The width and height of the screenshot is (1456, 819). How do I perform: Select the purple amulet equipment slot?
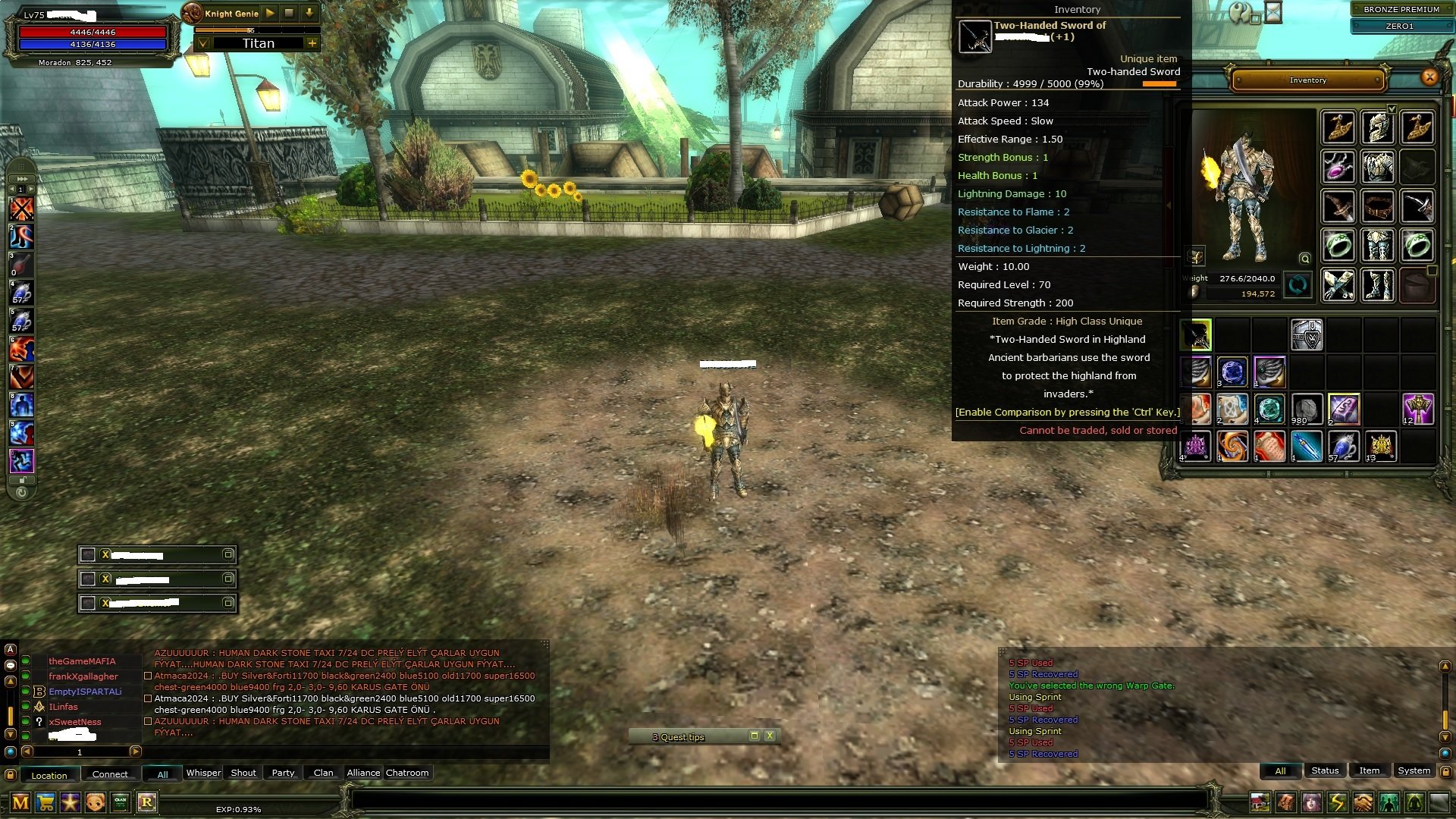coord(1338,166)
